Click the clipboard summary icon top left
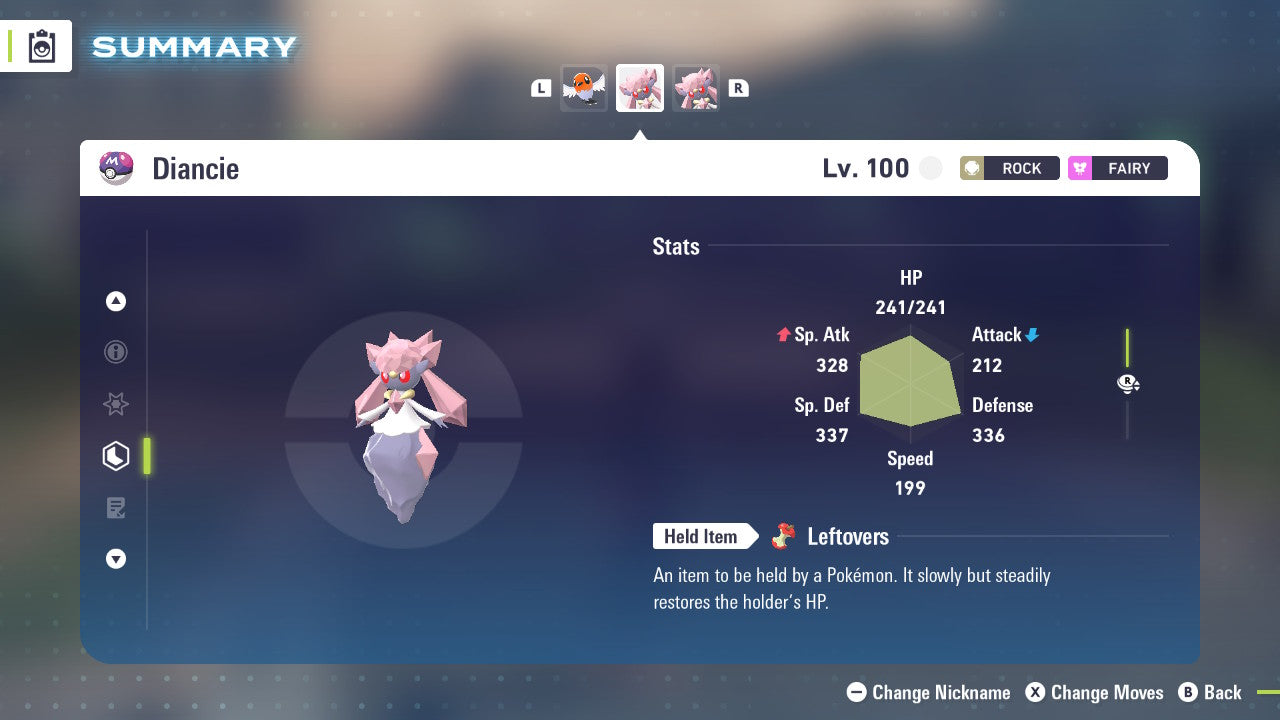The height and width of the screenshot is (720, 1280). tap(42, 46)
